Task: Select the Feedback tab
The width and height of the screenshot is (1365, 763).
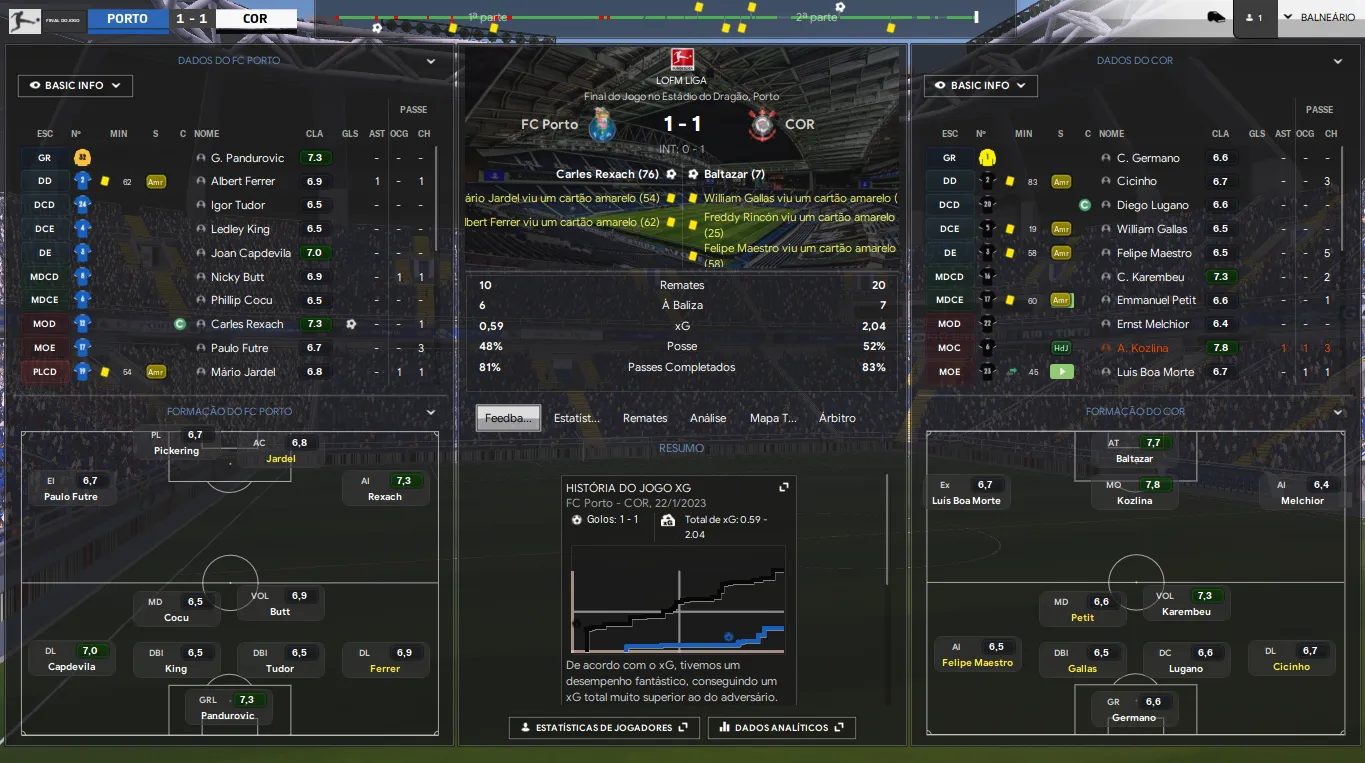Action: 508,418
